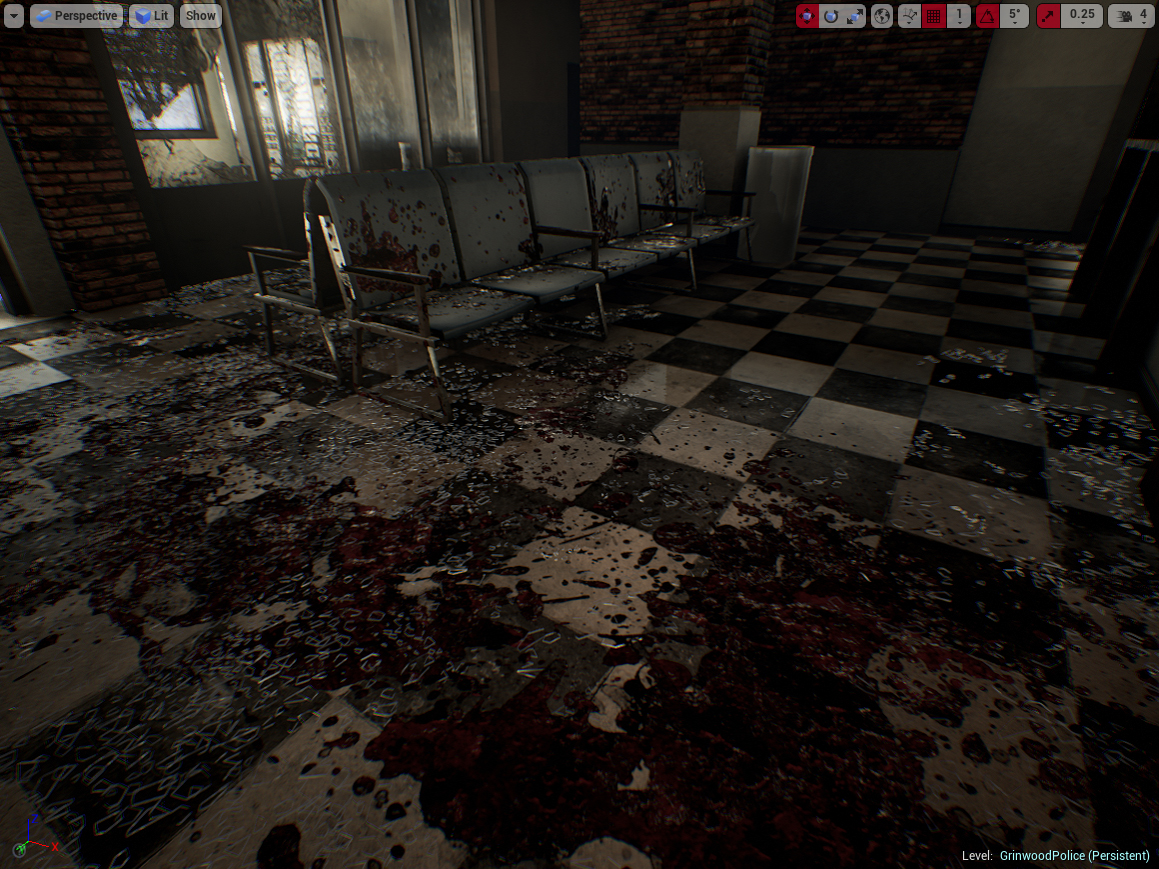Viewport: 1159px width, 869px height.
Task: Open the Perspective view mode menu
Action: click(x=76, y=15)
